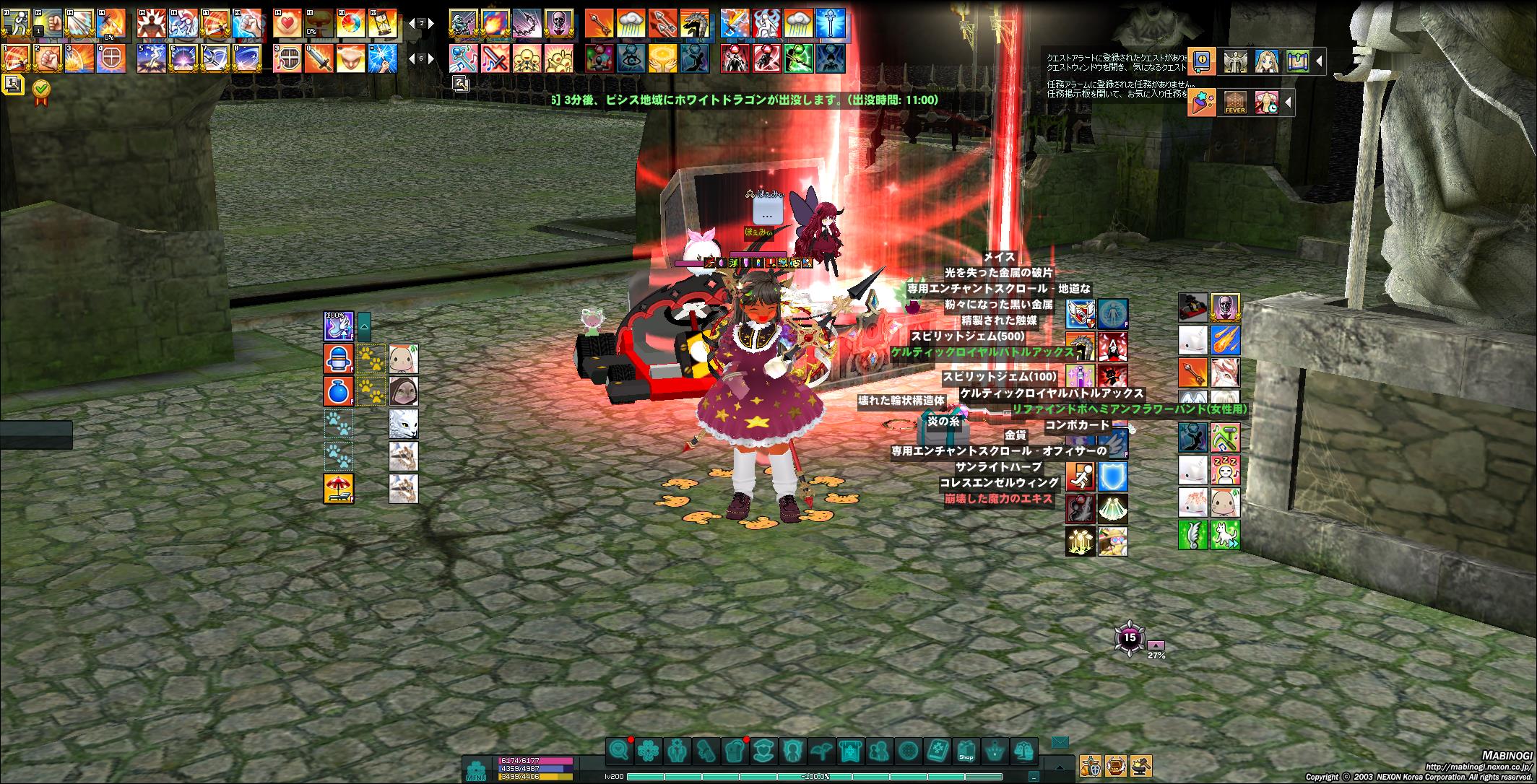This screenshot has width=1537, height=784.
Task: Click the mail envelope icon
Action: tap(1060, 743)
